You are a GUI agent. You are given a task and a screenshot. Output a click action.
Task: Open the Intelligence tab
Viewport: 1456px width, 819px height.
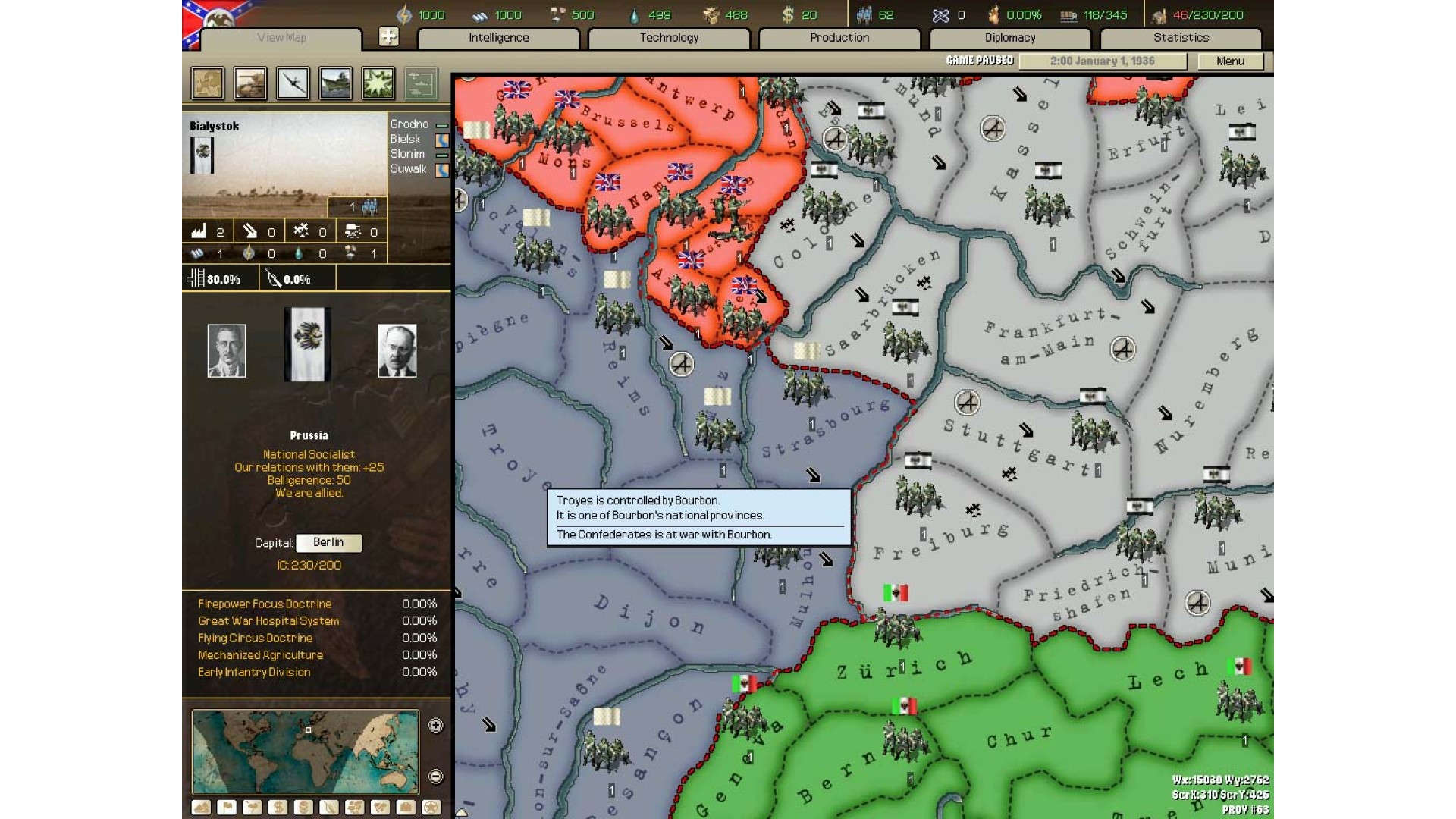[498, 38]
